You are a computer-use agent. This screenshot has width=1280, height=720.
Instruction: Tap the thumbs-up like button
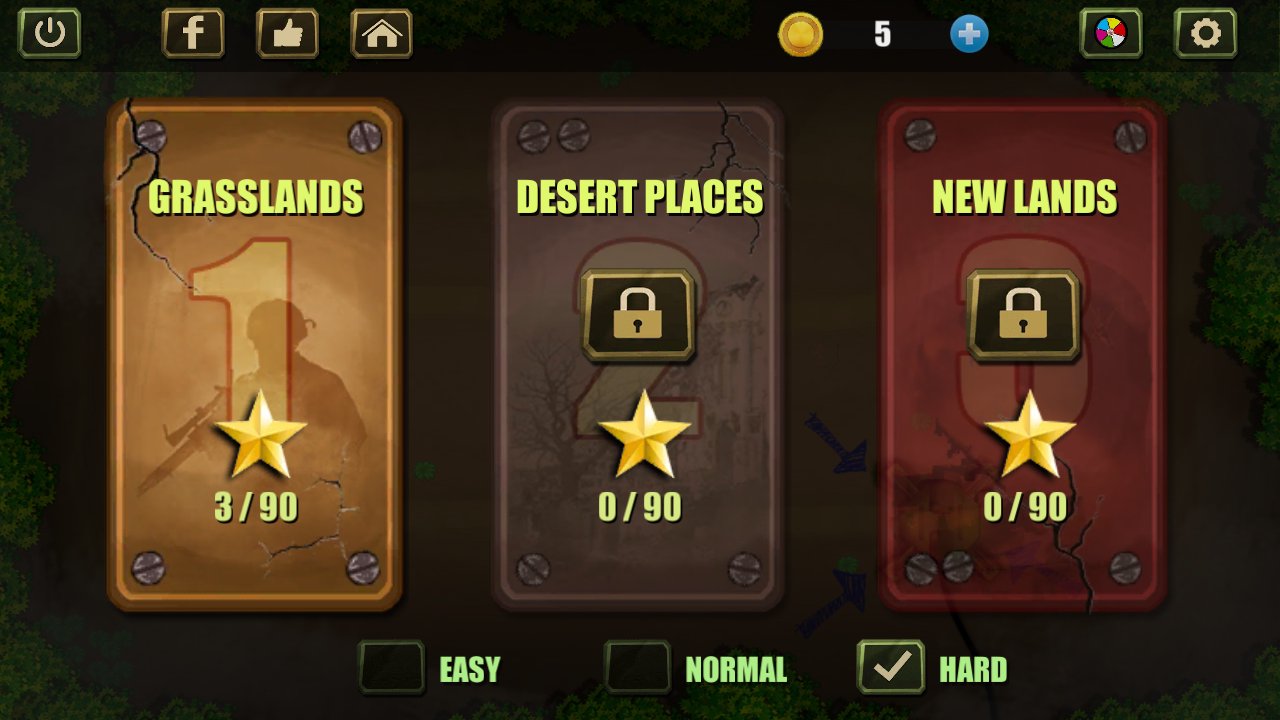(x=287, y=33)
